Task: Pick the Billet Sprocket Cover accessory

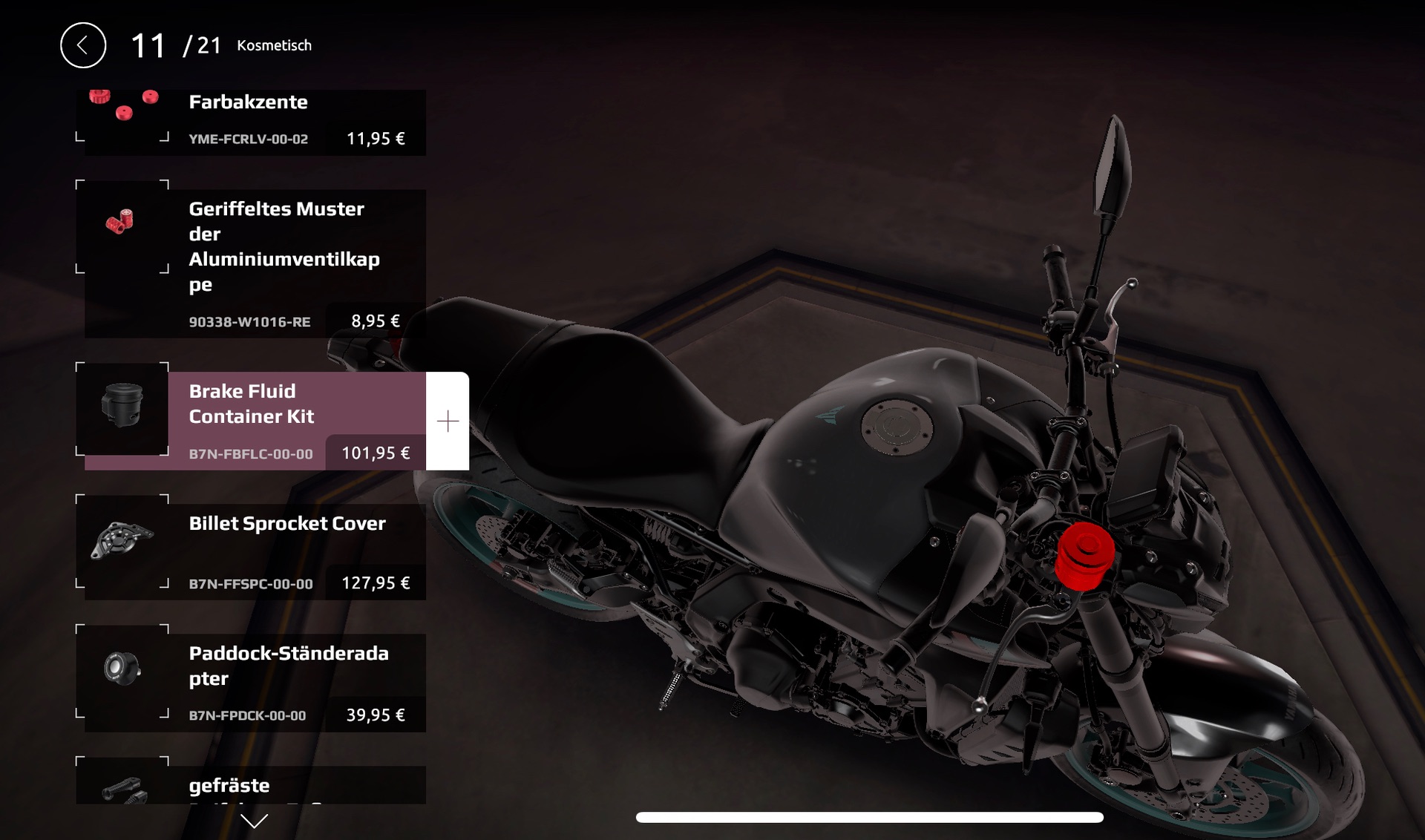Action: pos(297,549)
